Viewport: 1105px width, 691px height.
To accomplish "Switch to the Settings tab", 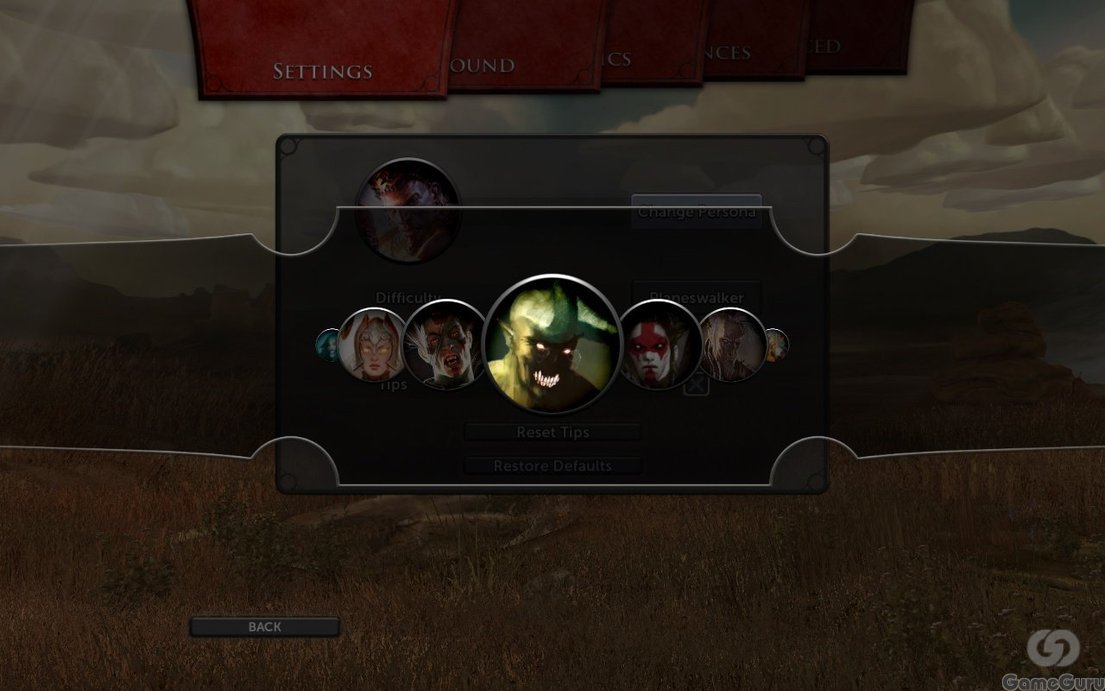I will pyautogui.click(x=322, y=71).
